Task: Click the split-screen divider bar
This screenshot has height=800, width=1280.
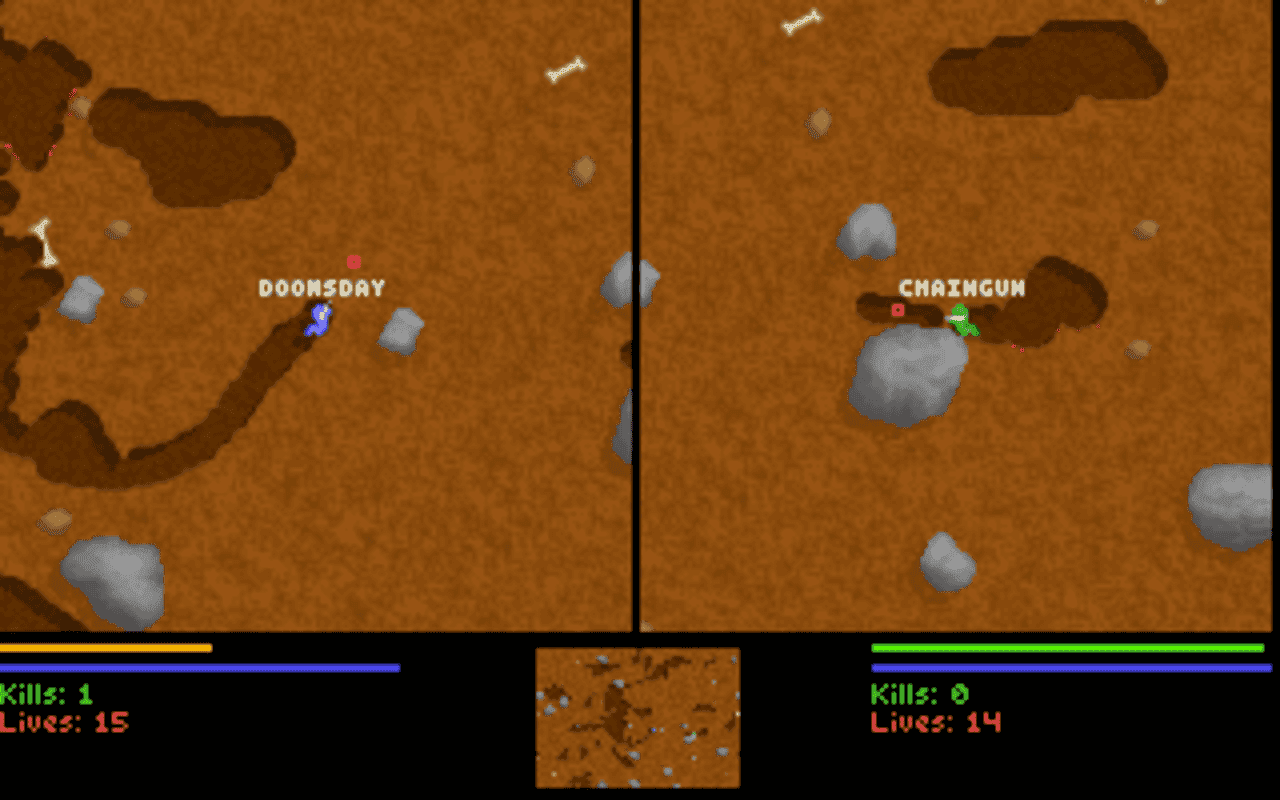Action: coord(637,320)
